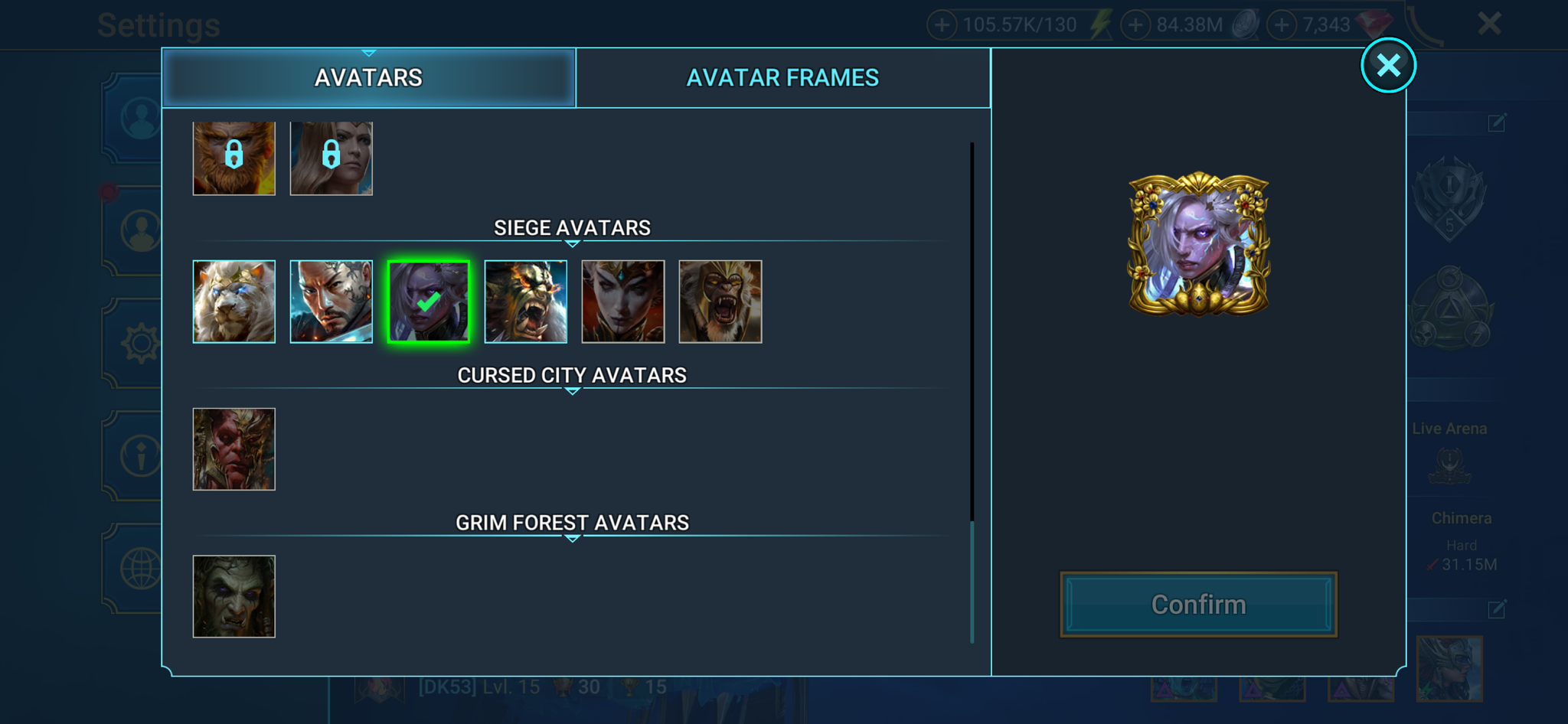Collapse the Cursed City Avatars section chevron
This screenshot has width=1568, height=724.
[x=571, y=390]
